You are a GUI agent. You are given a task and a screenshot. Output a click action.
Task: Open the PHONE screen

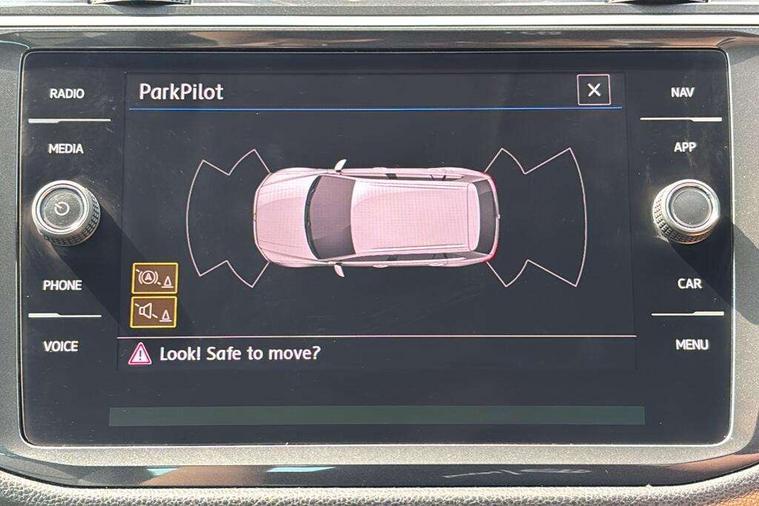62,286
